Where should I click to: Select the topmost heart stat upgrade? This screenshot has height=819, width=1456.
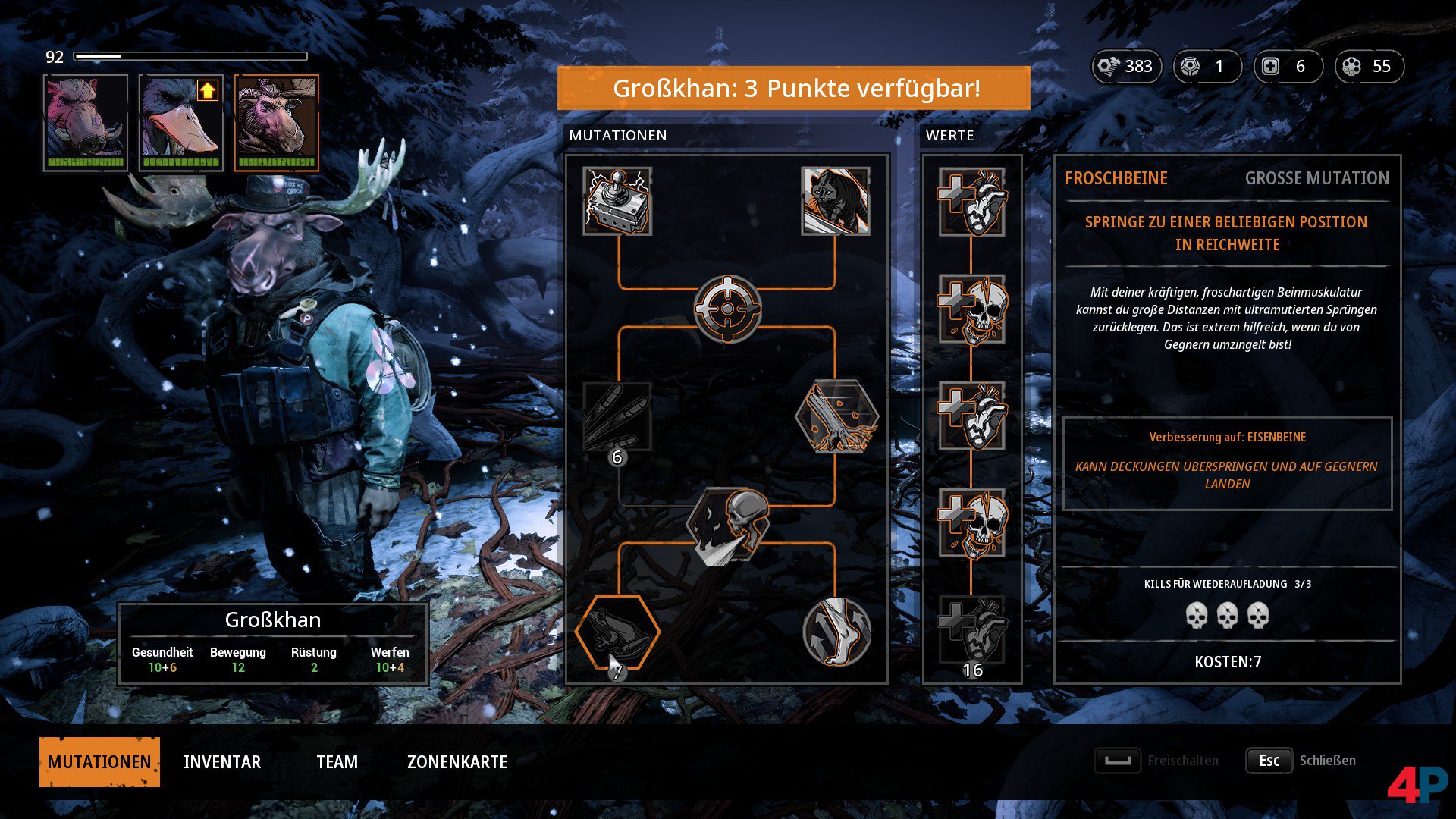pyautogui.click(x=972, y=202)
